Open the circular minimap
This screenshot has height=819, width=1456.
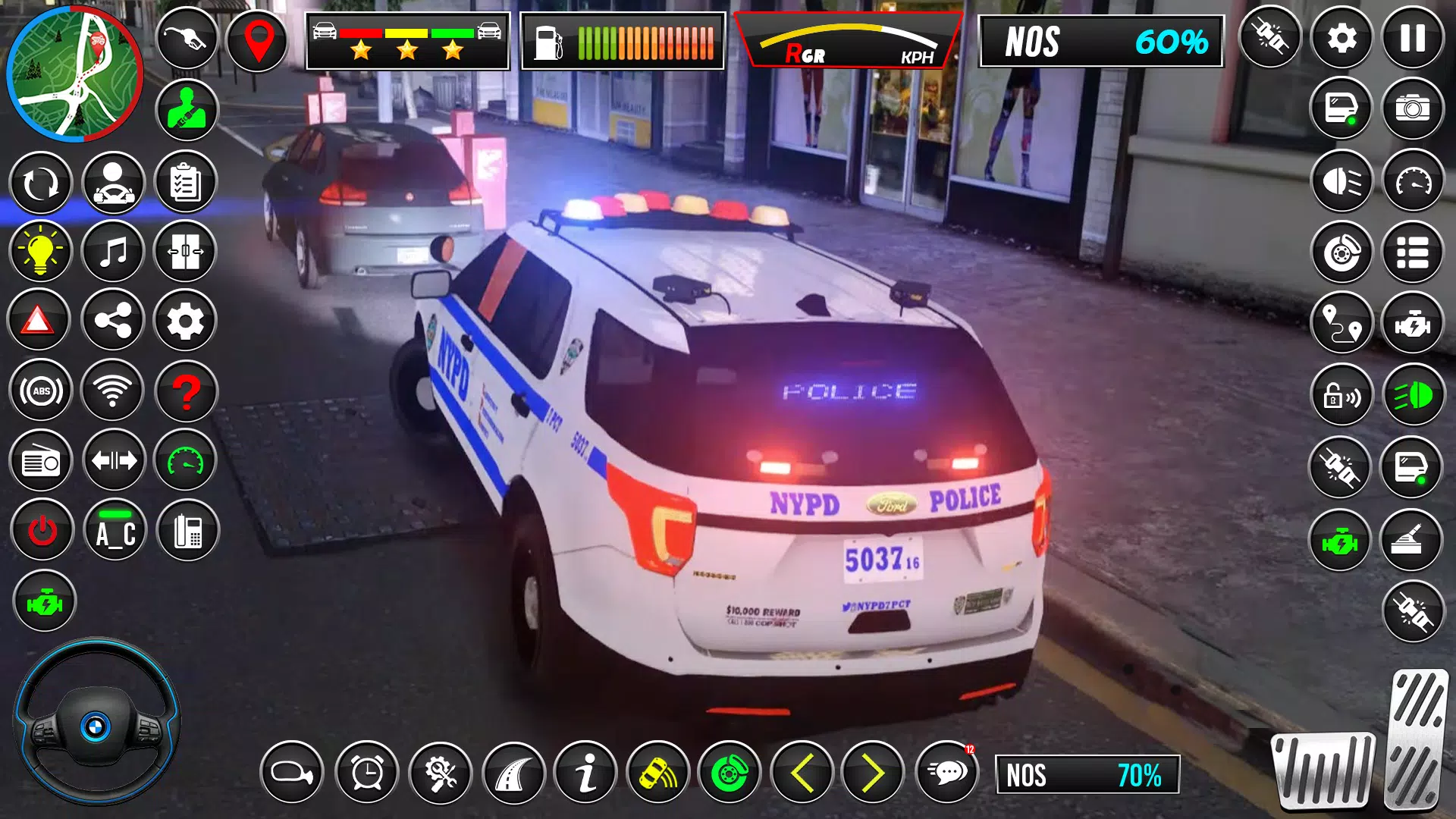coord(74,74)
